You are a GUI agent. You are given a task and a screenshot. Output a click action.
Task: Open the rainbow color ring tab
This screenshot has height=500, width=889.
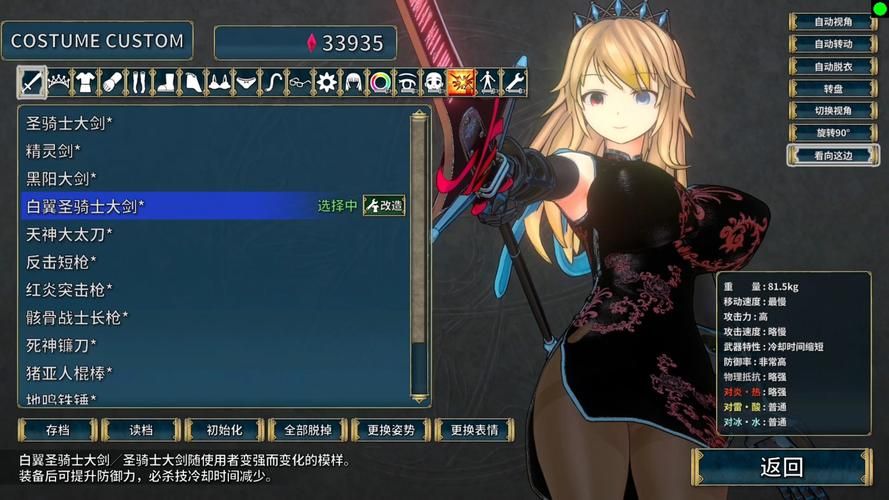pyautogui.click(x=380, y=82)
